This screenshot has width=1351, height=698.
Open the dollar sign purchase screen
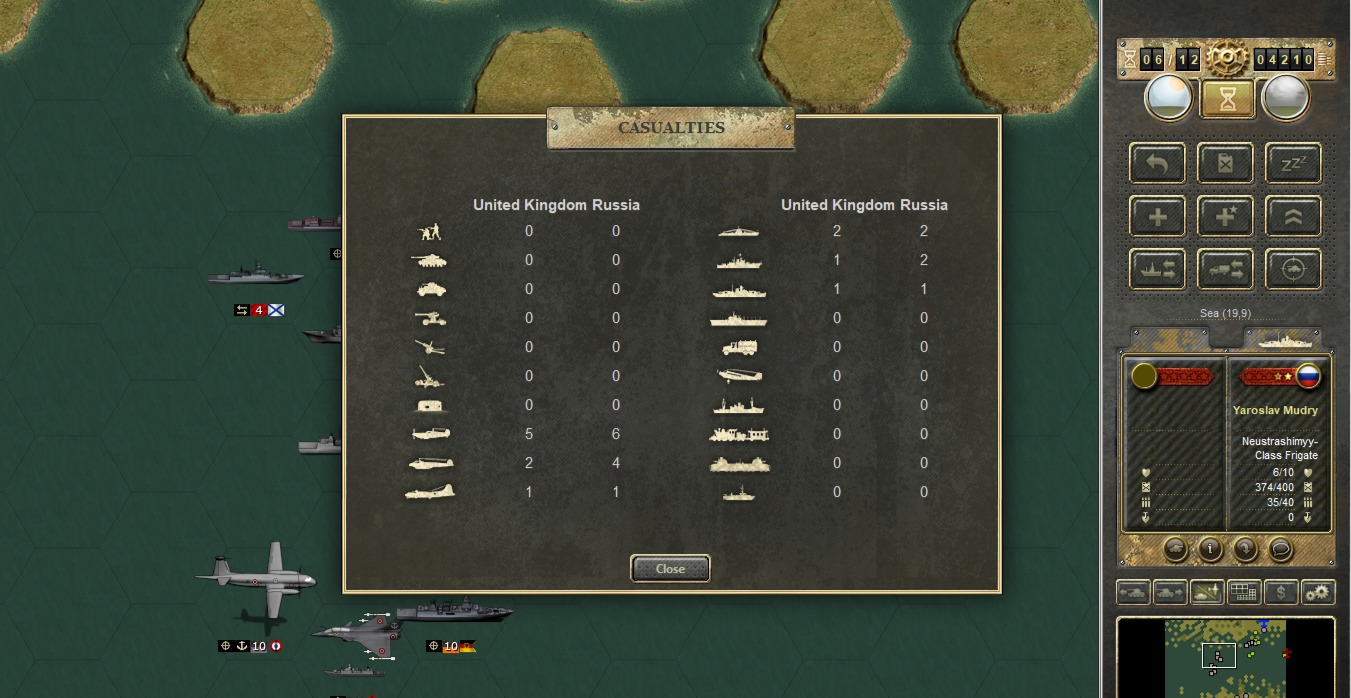(1281, 592)
